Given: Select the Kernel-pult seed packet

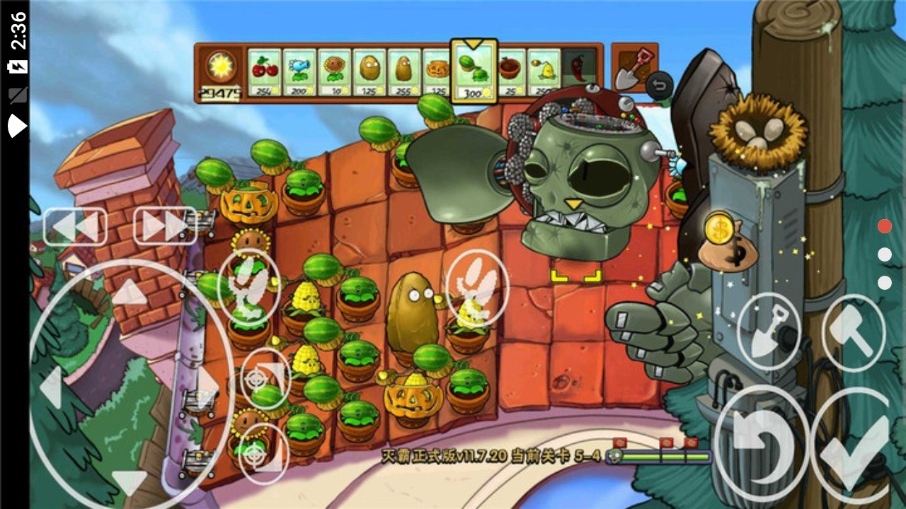Looking at the screenshot, I should (x=543, y=73).
